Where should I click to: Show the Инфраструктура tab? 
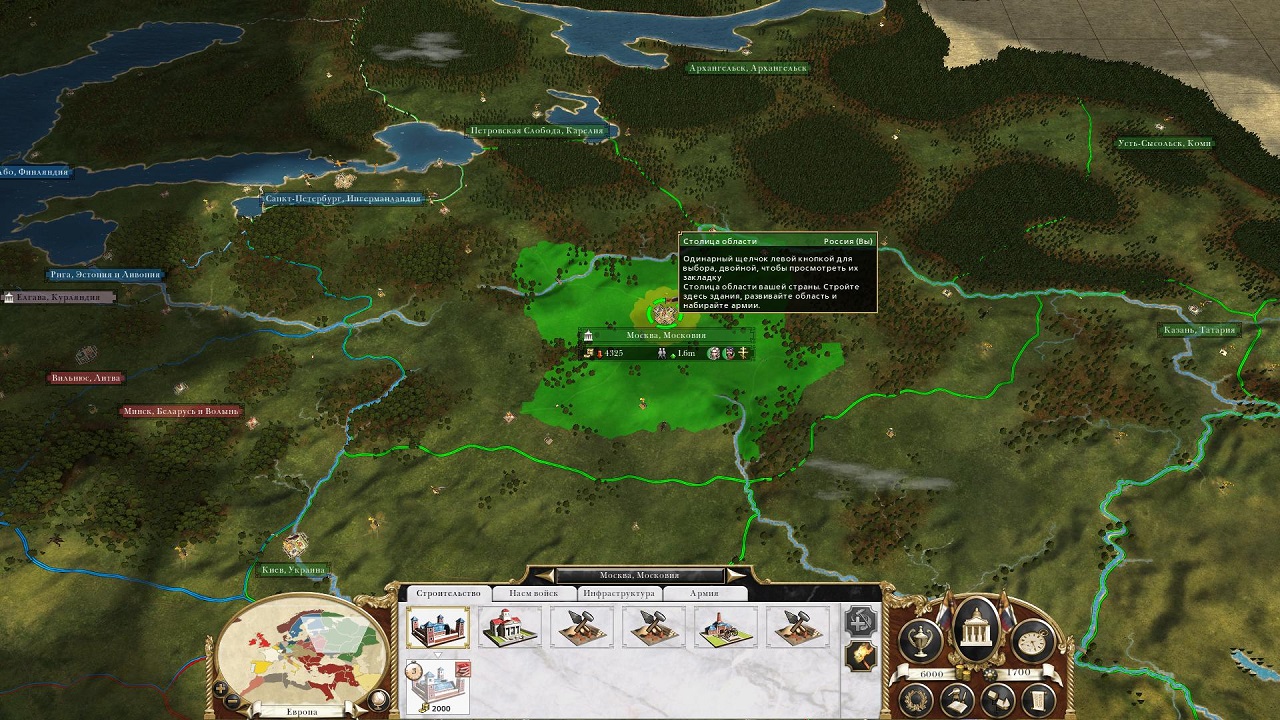pos(619,593)
